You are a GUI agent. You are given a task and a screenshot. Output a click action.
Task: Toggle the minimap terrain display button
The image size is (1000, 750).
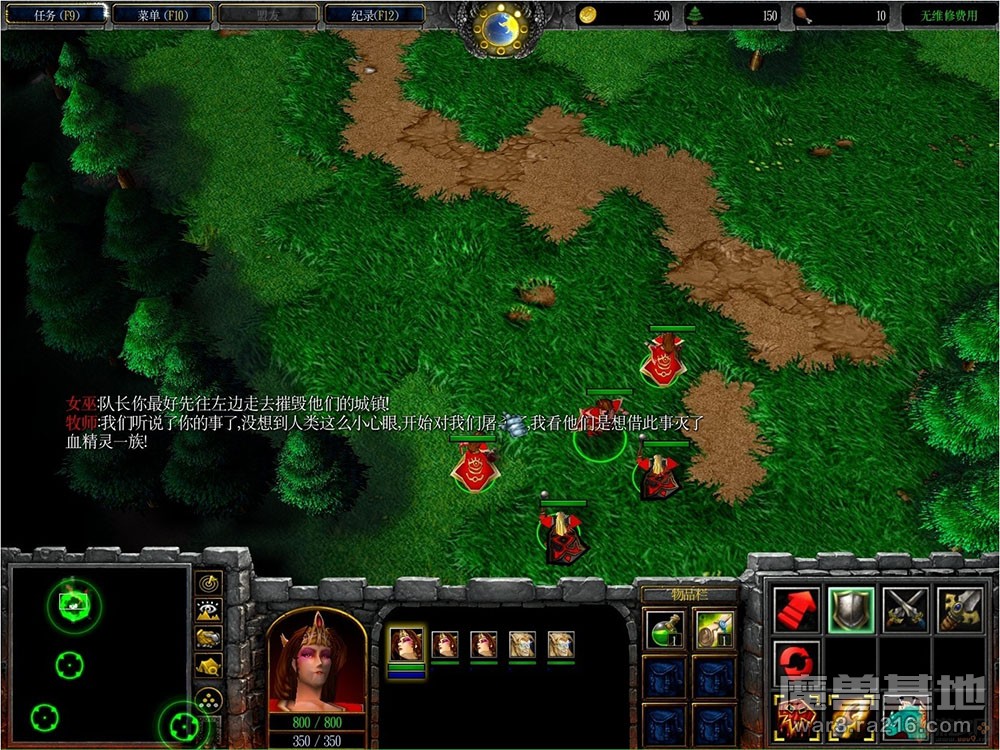click(209, 610)
